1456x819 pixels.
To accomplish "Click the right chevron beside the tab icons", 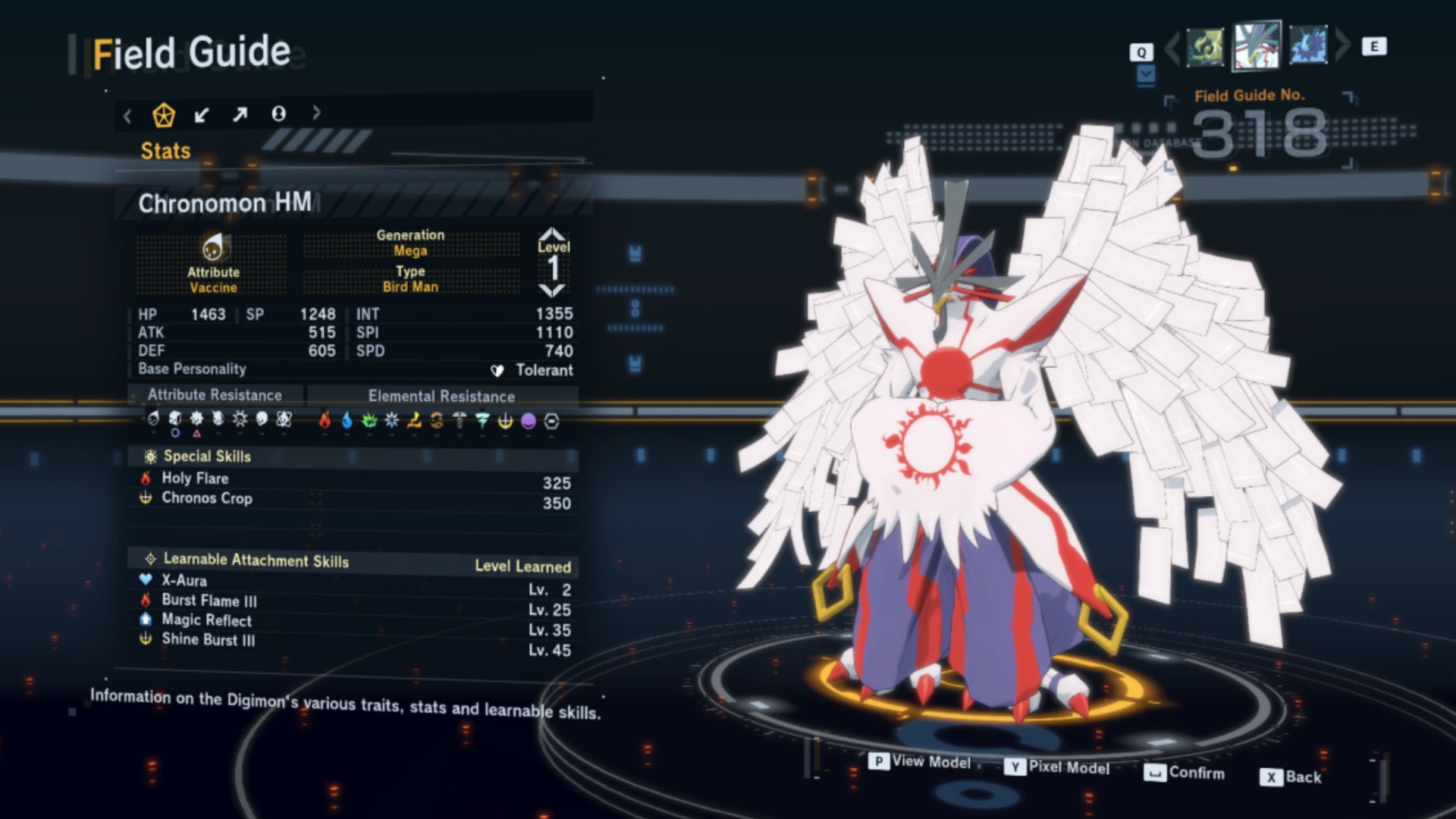I will (x=316, y=114).
